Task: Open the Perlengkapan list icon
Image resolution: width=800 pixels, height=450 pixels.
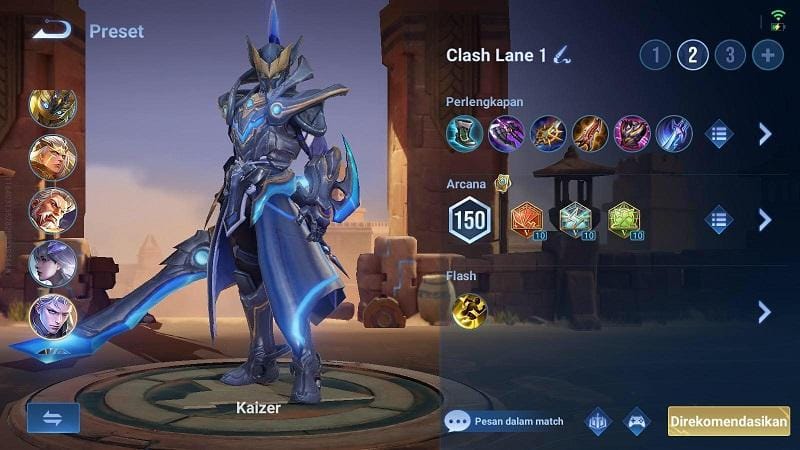Action: tap(719, 133)
